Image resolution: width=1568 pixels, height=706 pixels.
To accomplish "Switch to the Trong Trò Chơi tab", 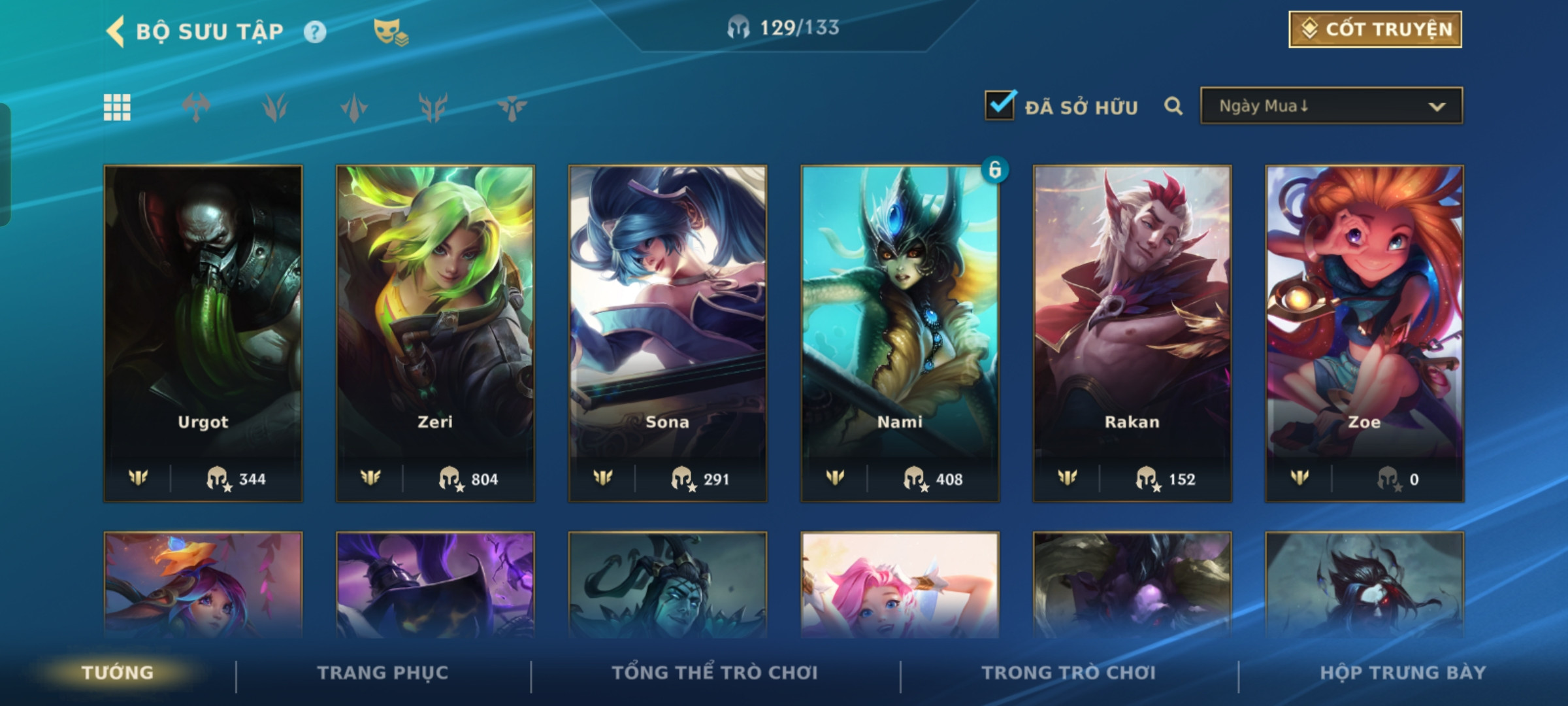I will [1069, 673].
